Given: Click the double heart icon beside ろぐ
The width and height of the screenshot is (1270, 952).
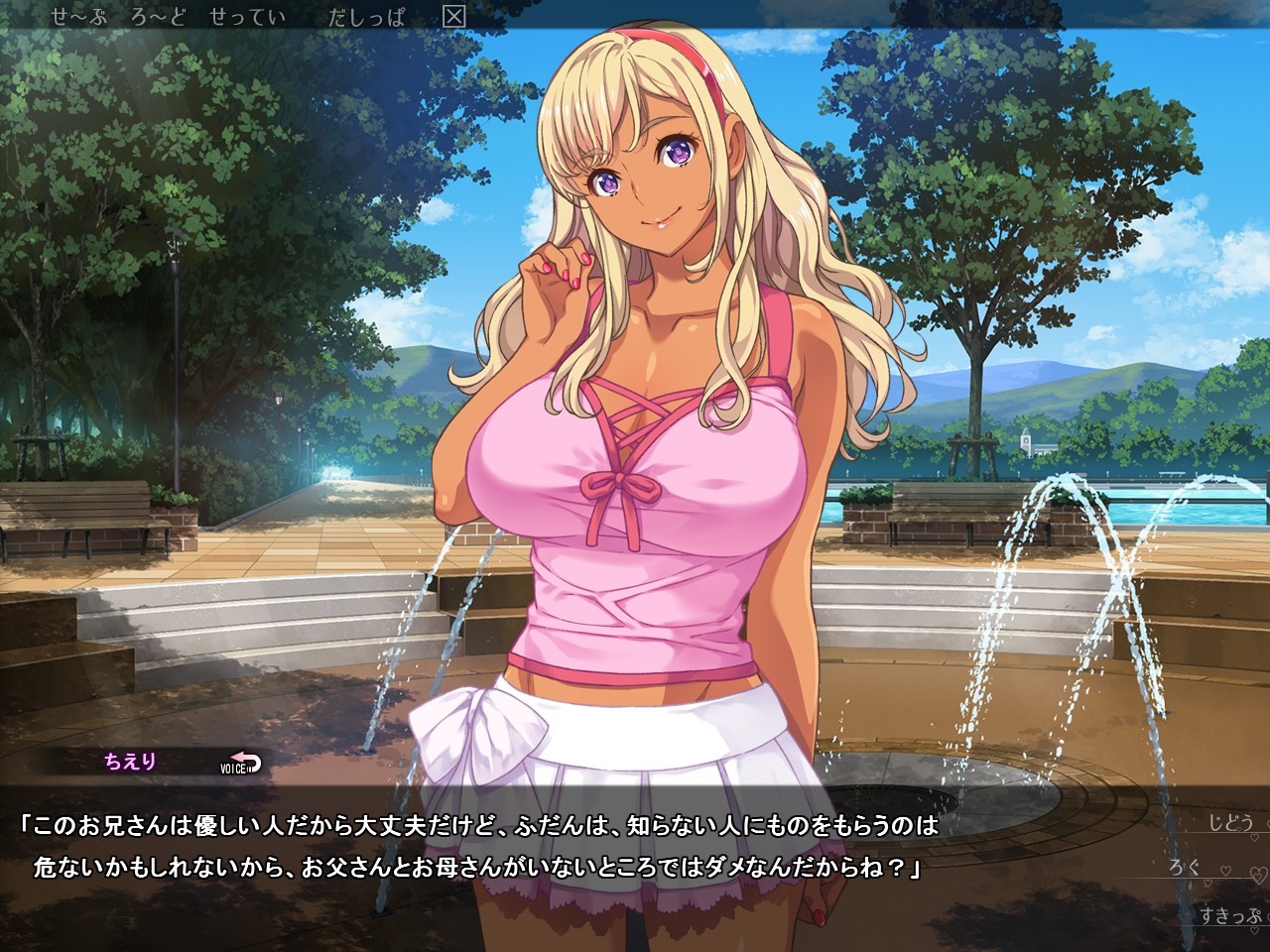Looking at the screenshot, I should click(x=1257, y=875).
